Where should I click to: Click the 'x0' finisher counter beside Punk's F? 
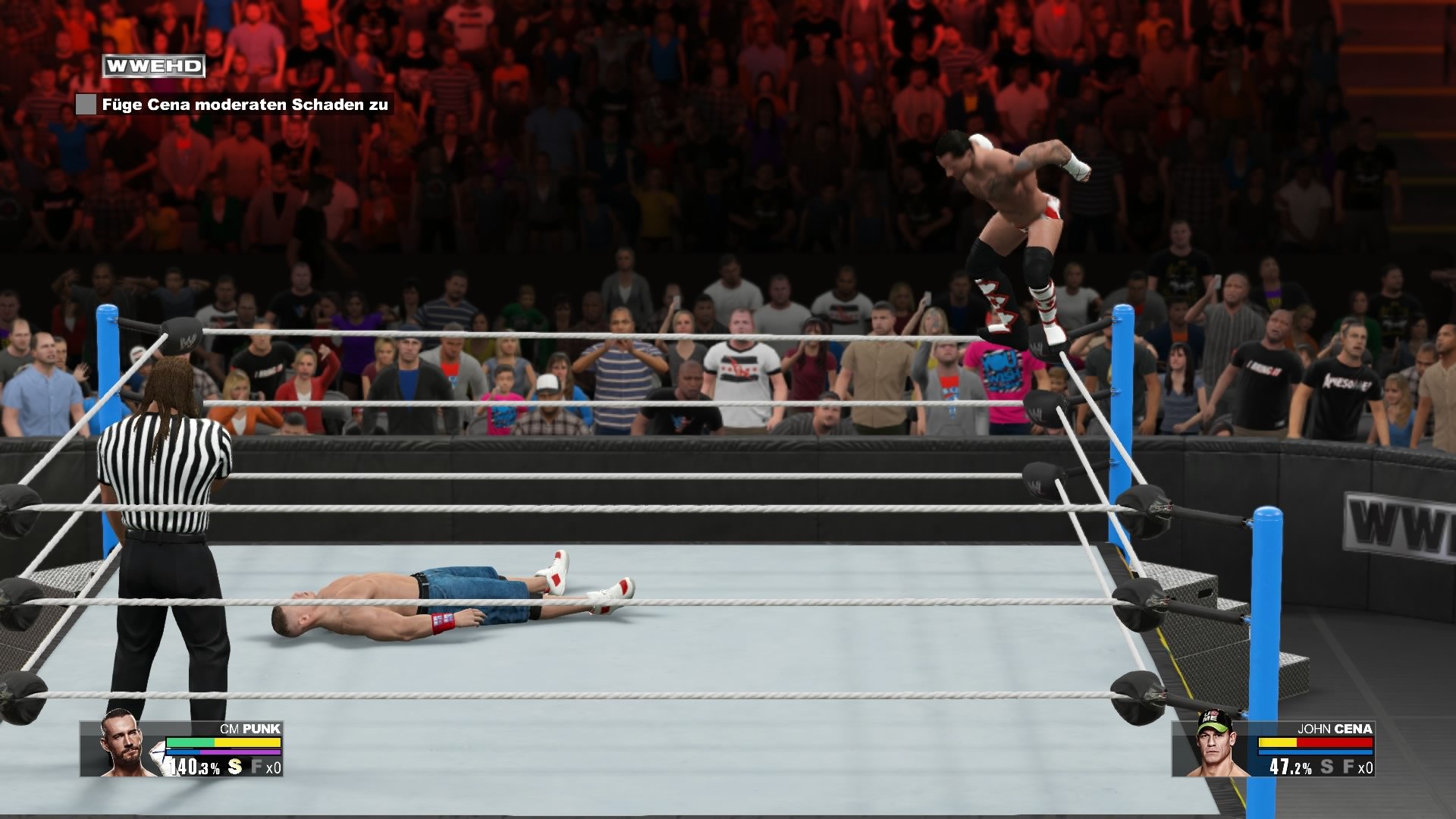[273, 766]
